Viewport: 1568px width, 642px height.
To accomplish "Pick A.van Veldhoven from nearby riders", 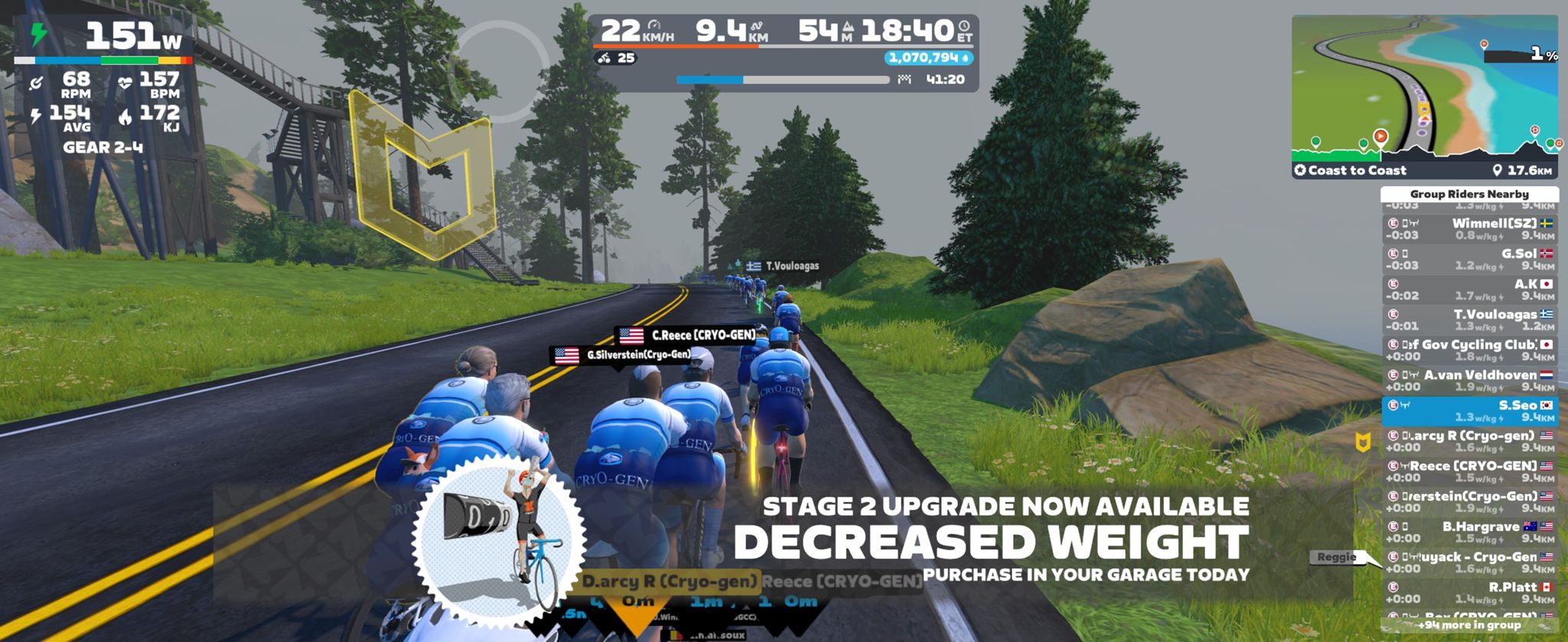I will (x=1469, y=381).
